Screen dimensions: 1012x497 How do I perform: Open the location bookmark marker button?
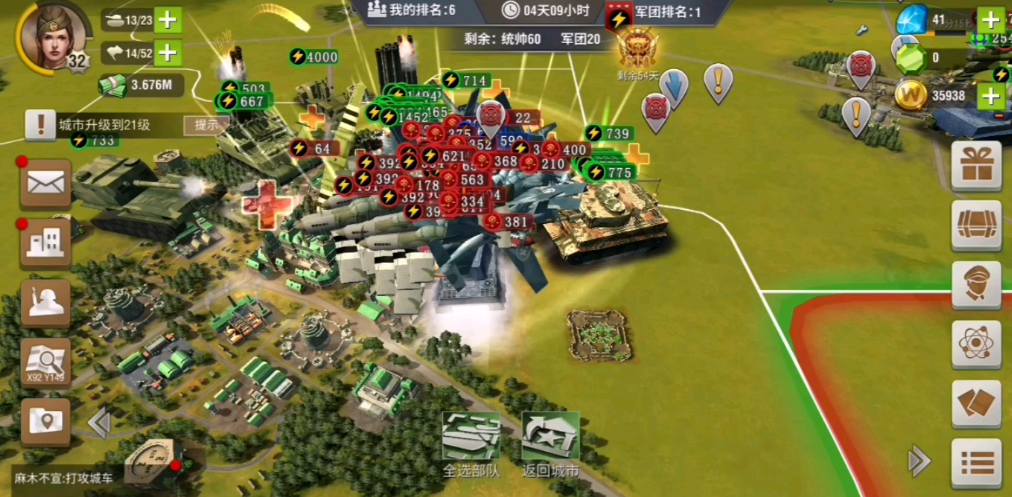tap(46, 421)
